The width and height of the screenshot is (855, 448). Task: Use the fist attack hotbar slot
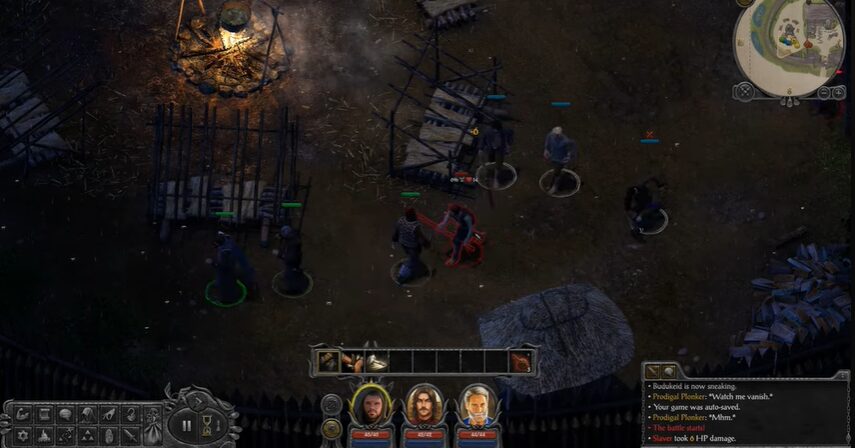click(x=352, y=361)
